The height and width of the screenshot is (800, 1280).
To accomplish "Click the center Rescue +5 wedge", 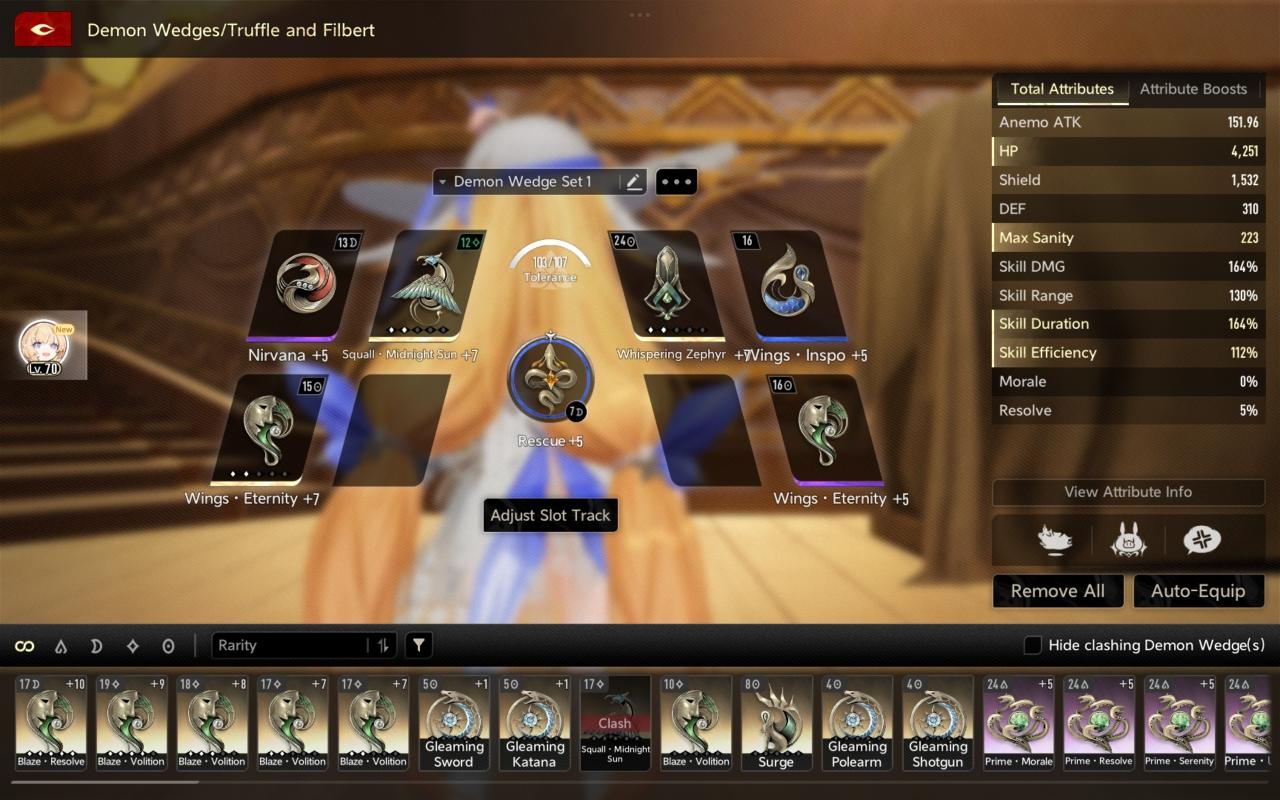I will [x=550, y=380].
